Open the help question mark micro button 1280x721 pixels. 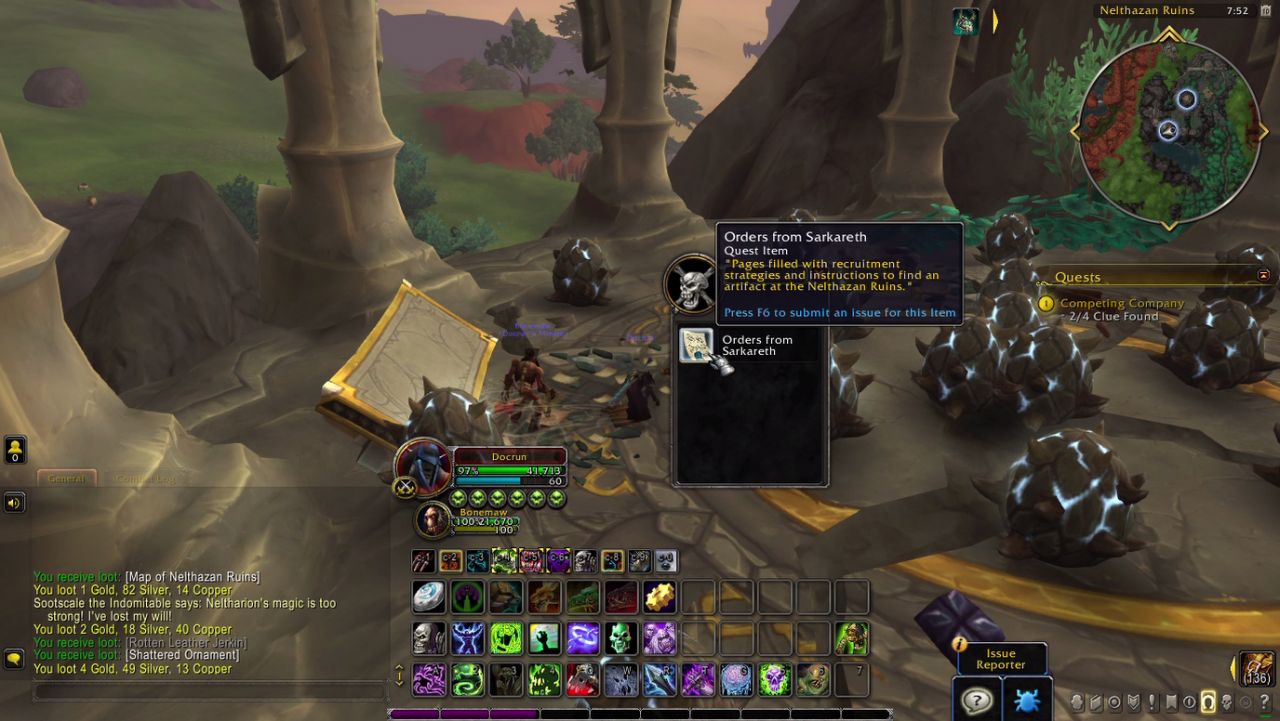coord(1265,702)
